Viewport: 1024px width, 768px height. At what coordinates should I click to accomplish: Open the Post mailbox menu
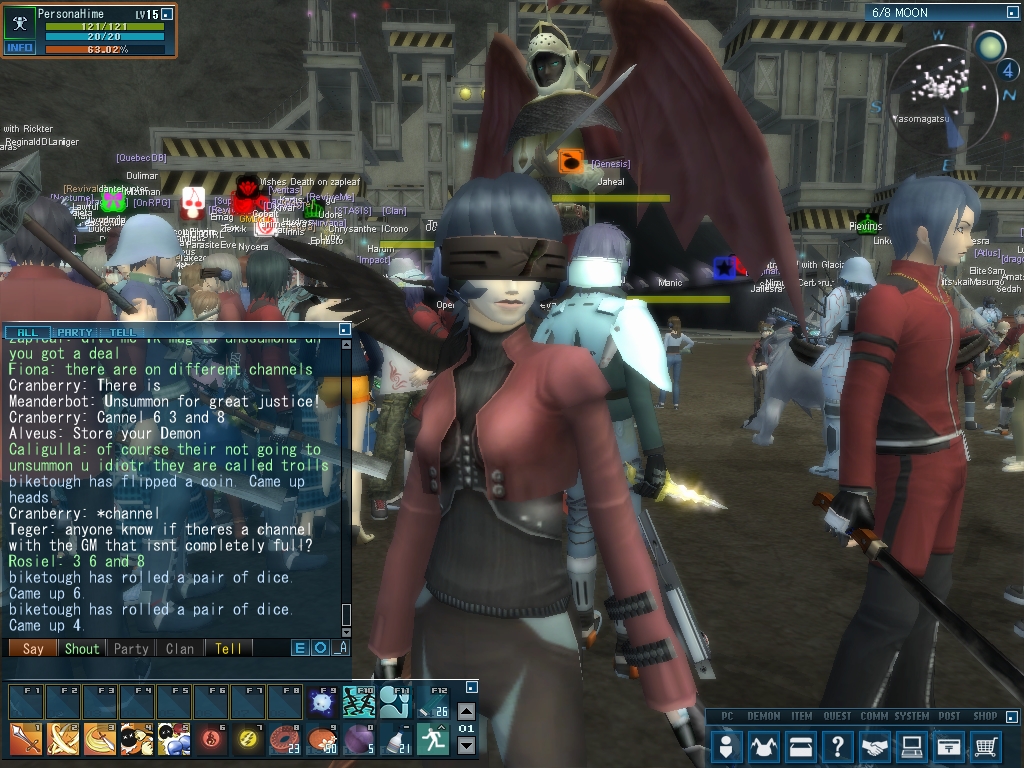click(949, 746)
